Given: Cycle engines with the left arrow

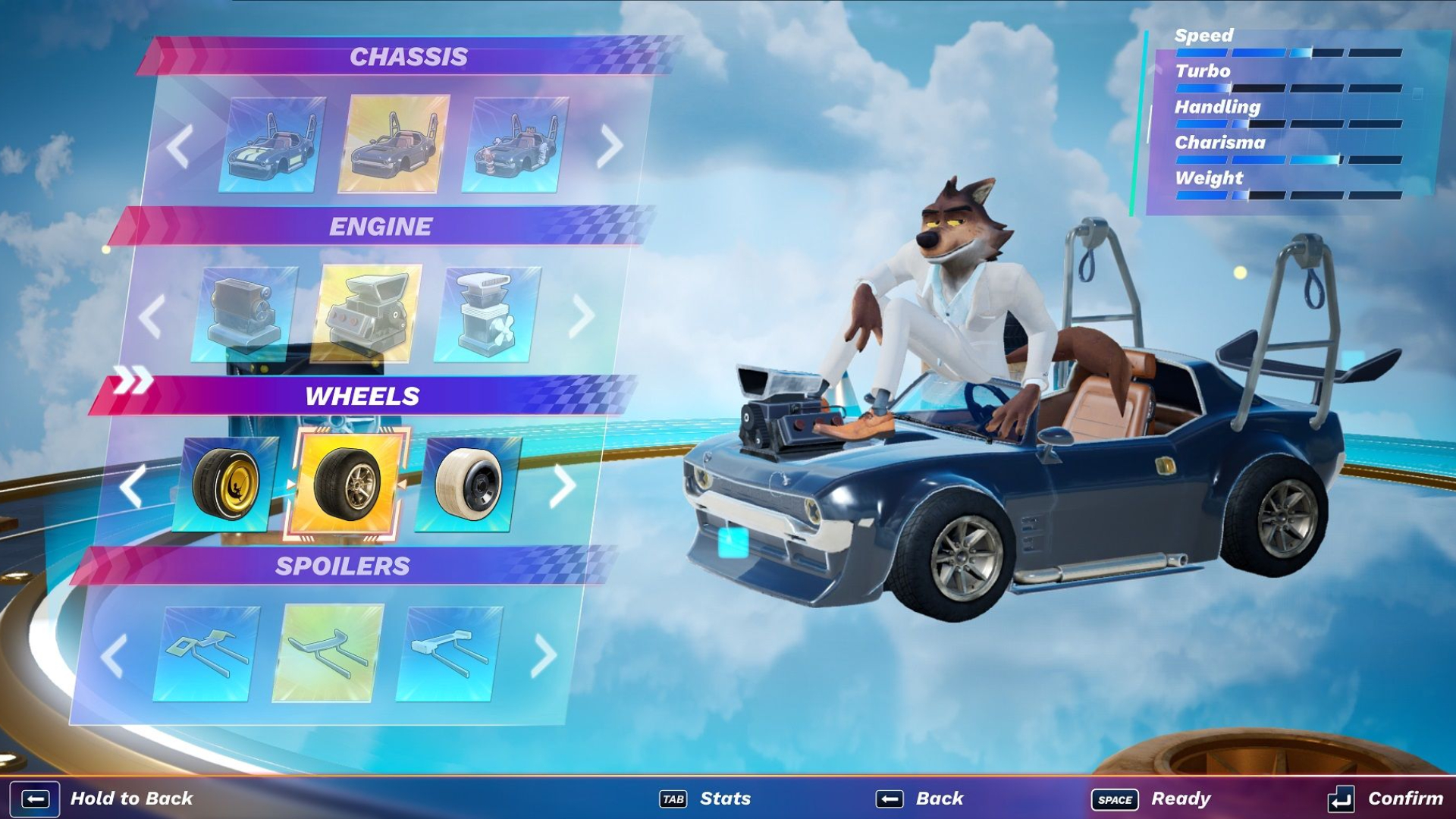Looking at the screenshot, I should click(152, 315).
